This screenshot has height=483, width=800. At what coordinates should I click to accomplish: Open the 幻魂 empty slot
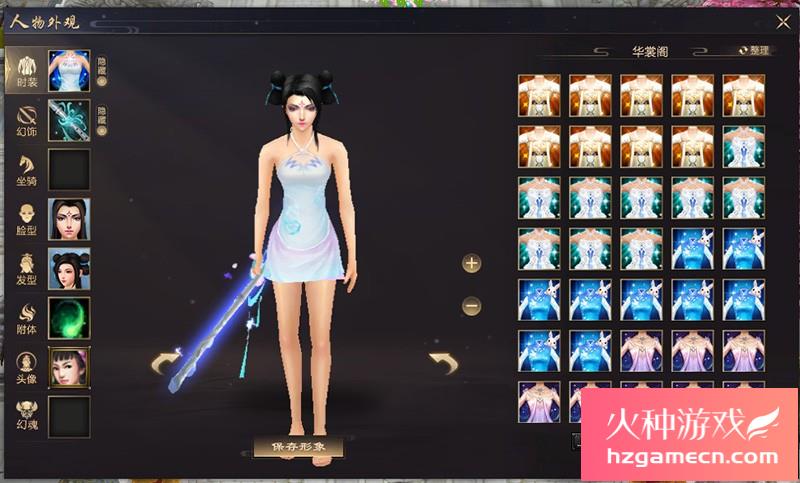click(69, 416)
